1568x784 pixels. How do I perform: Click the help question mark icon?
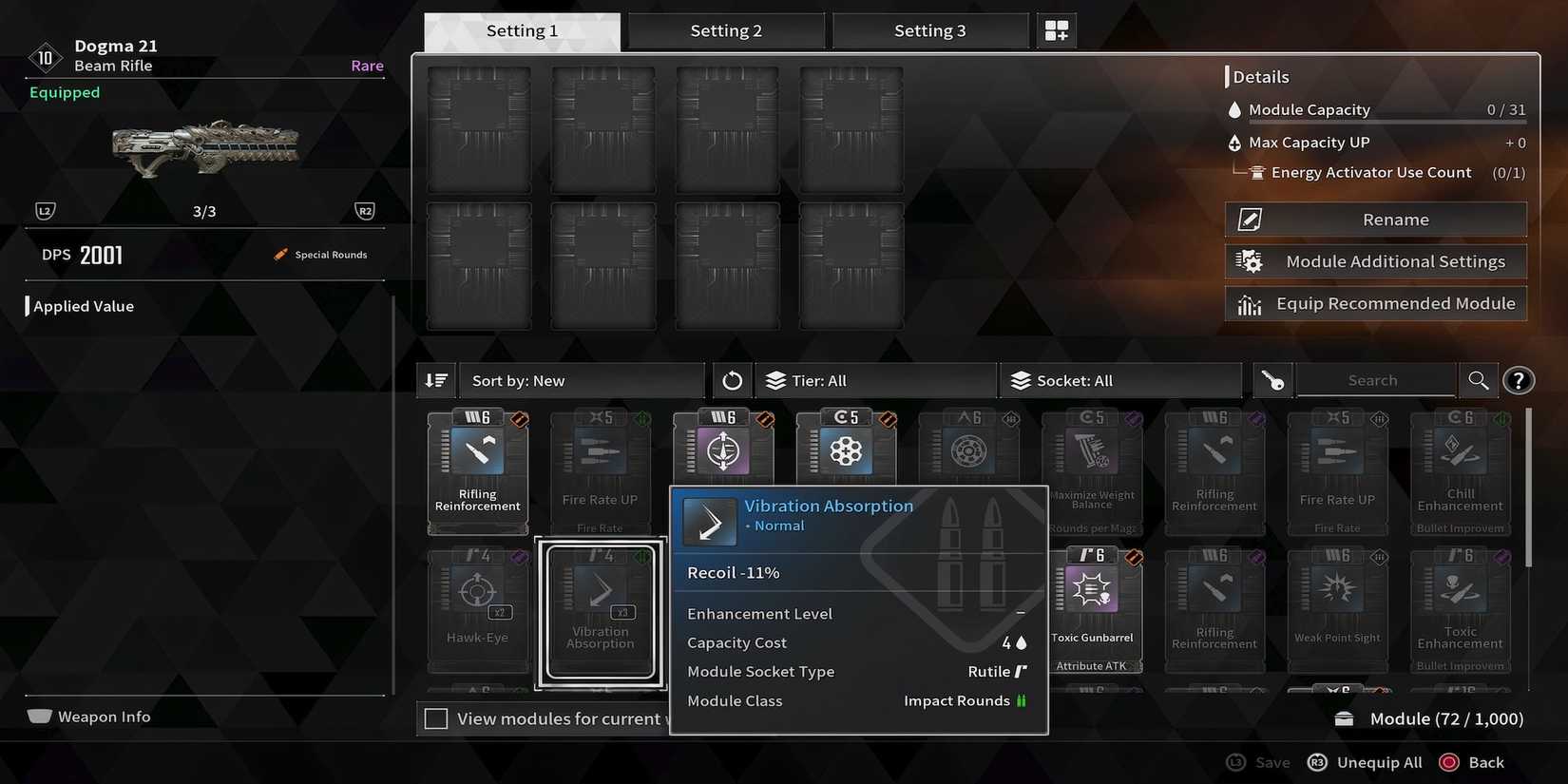(1519, 380)
